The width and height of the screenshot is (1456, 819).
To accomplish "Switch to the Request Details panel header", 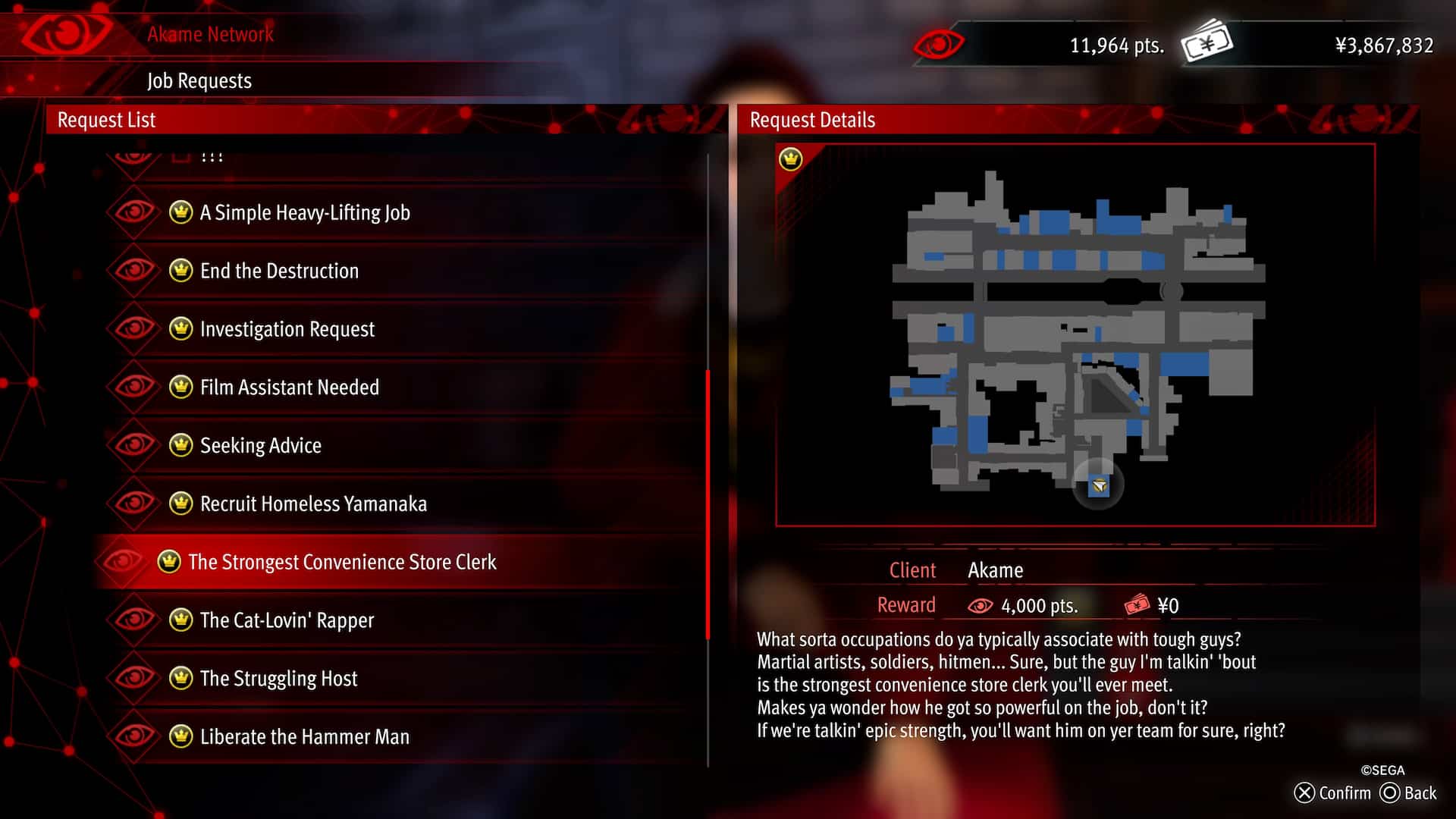I will [x=813, y=120].
